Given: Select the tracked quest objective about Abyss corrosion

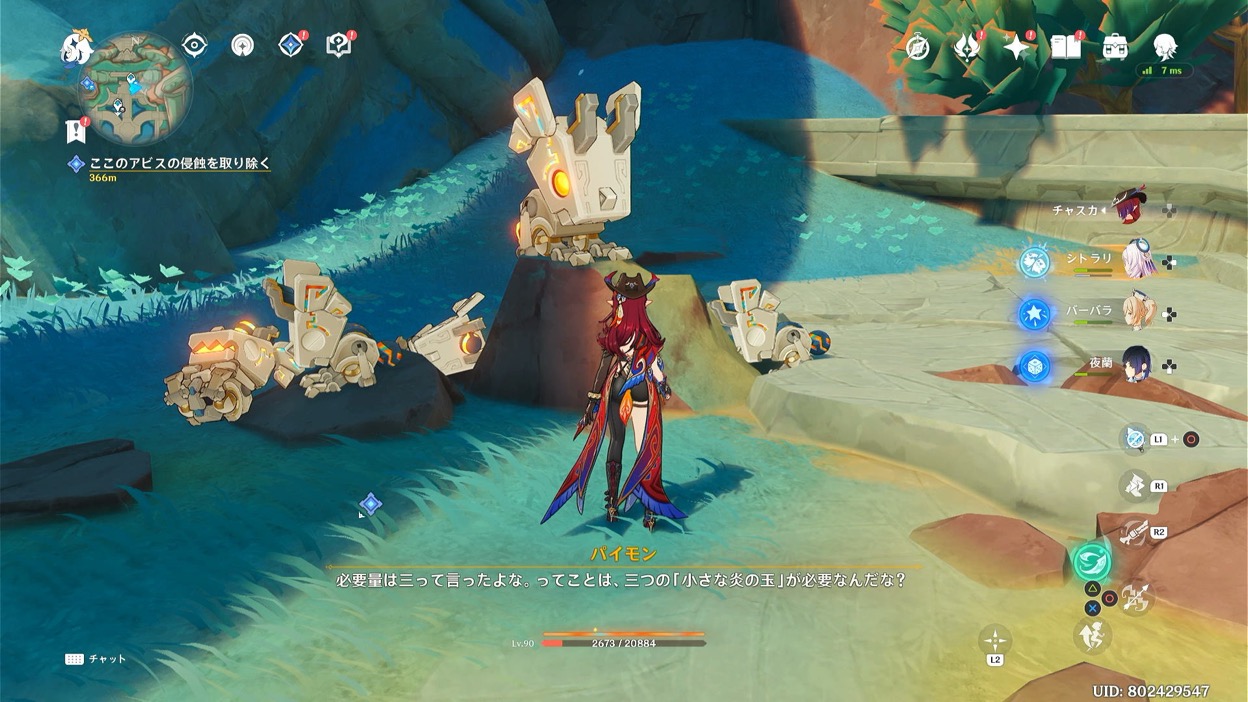Looking at the screenshot, I should coord(180,163).
